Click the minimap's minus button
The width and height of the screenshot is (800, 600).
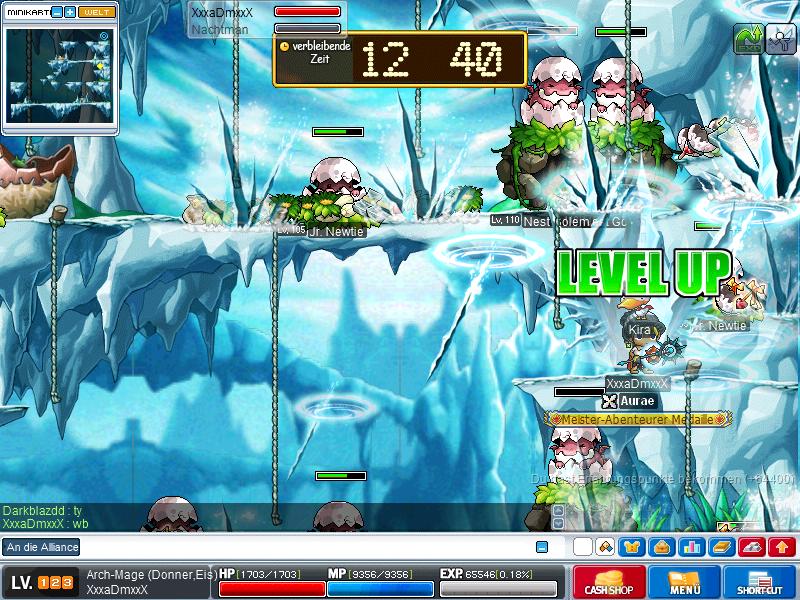coord(57,12)
